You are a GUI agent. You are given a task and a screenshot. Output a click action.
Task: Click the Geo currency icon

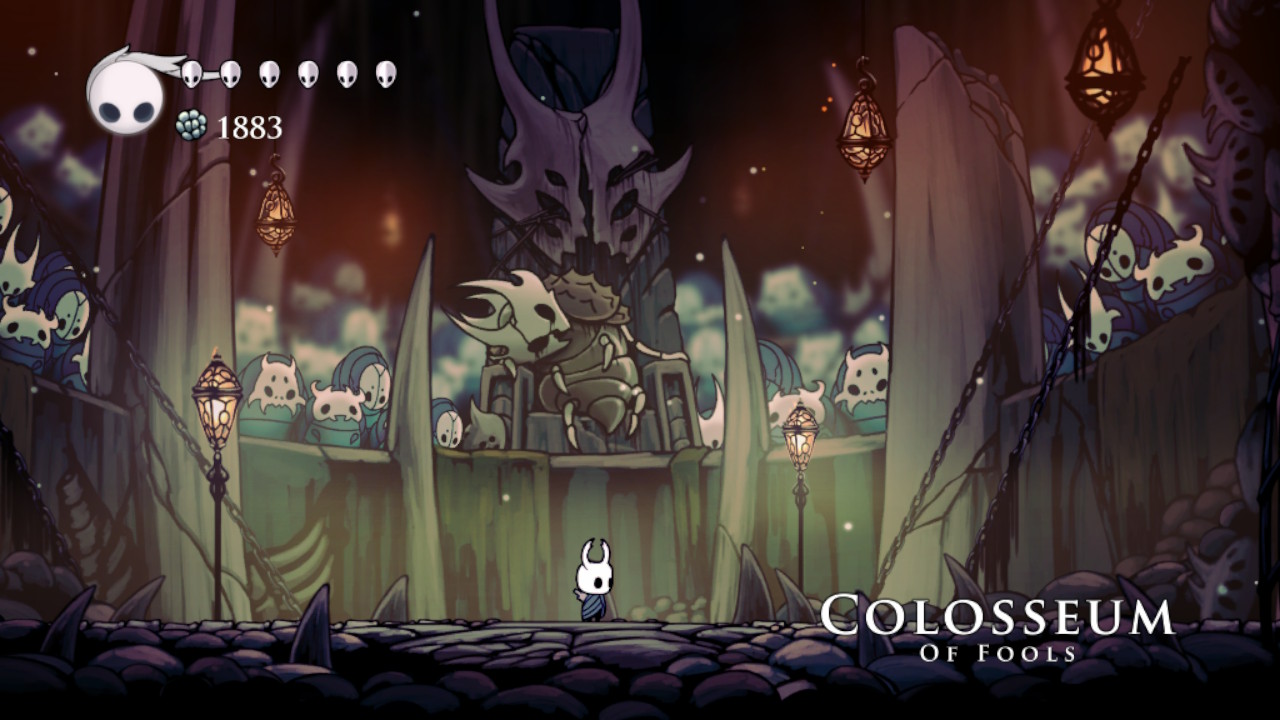tap(193, 127)
